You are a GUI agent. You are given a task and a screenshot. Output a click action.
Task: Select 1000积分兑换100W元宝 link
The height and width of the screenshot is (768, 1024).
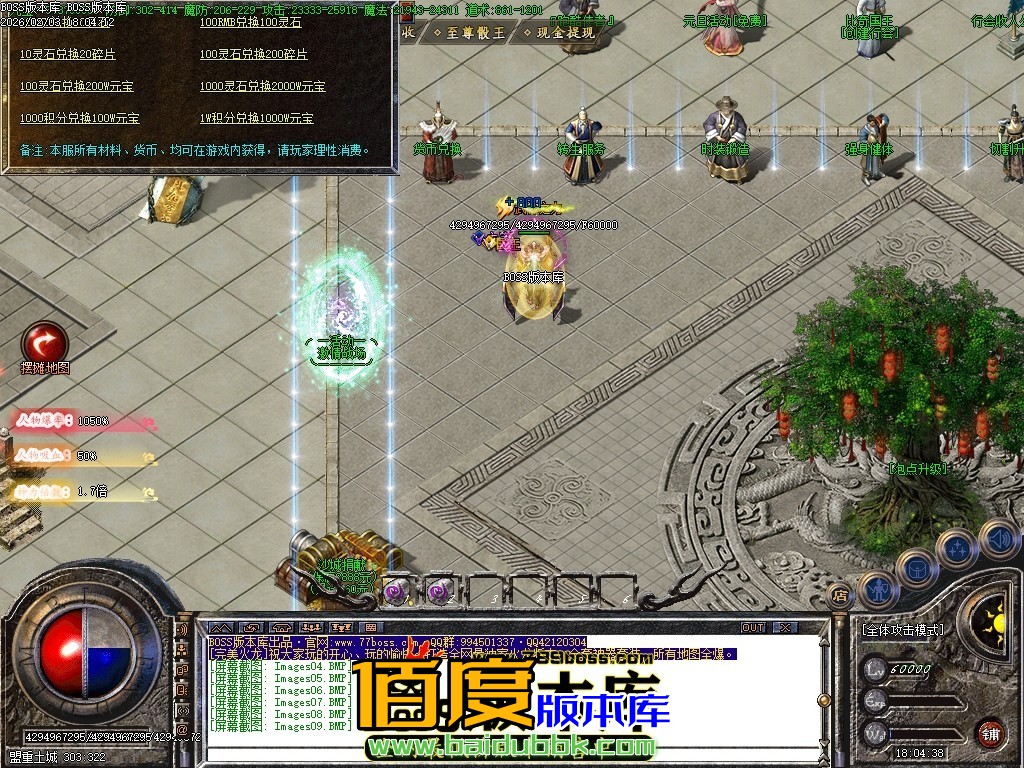coord(79,118)
